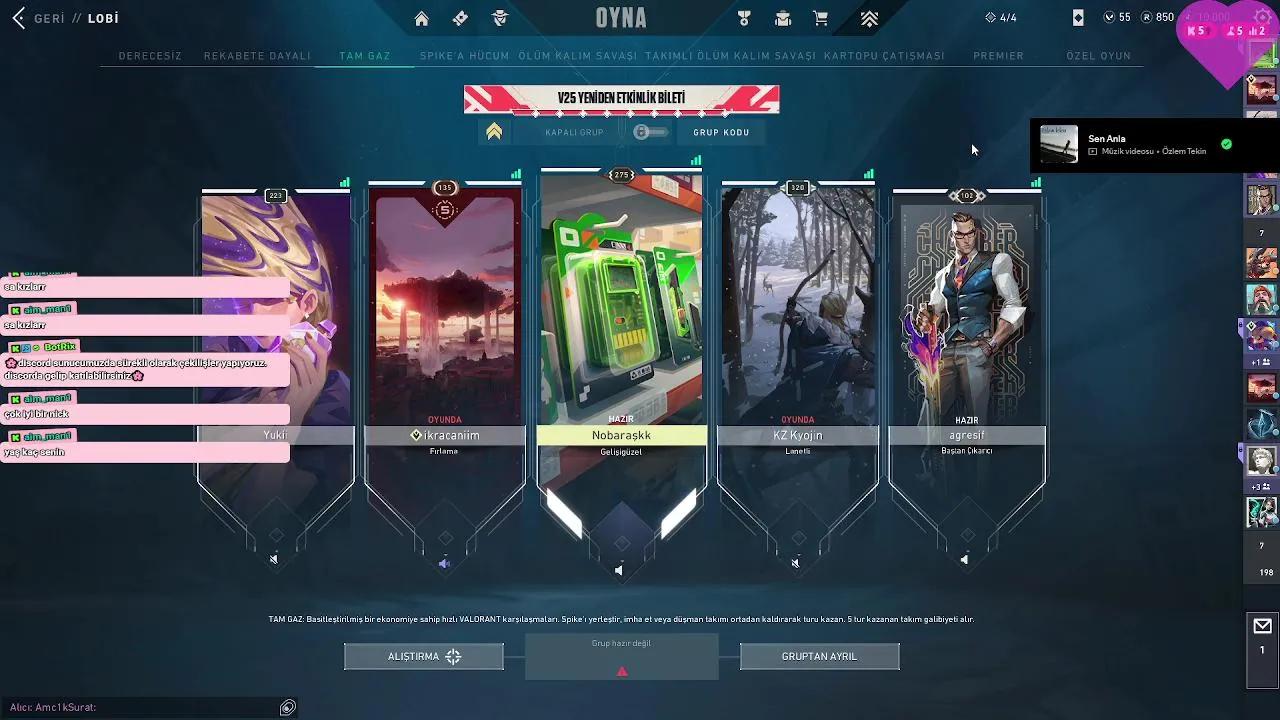
Task: Open the emoji picker beside chat input
Action: point(287,707)
